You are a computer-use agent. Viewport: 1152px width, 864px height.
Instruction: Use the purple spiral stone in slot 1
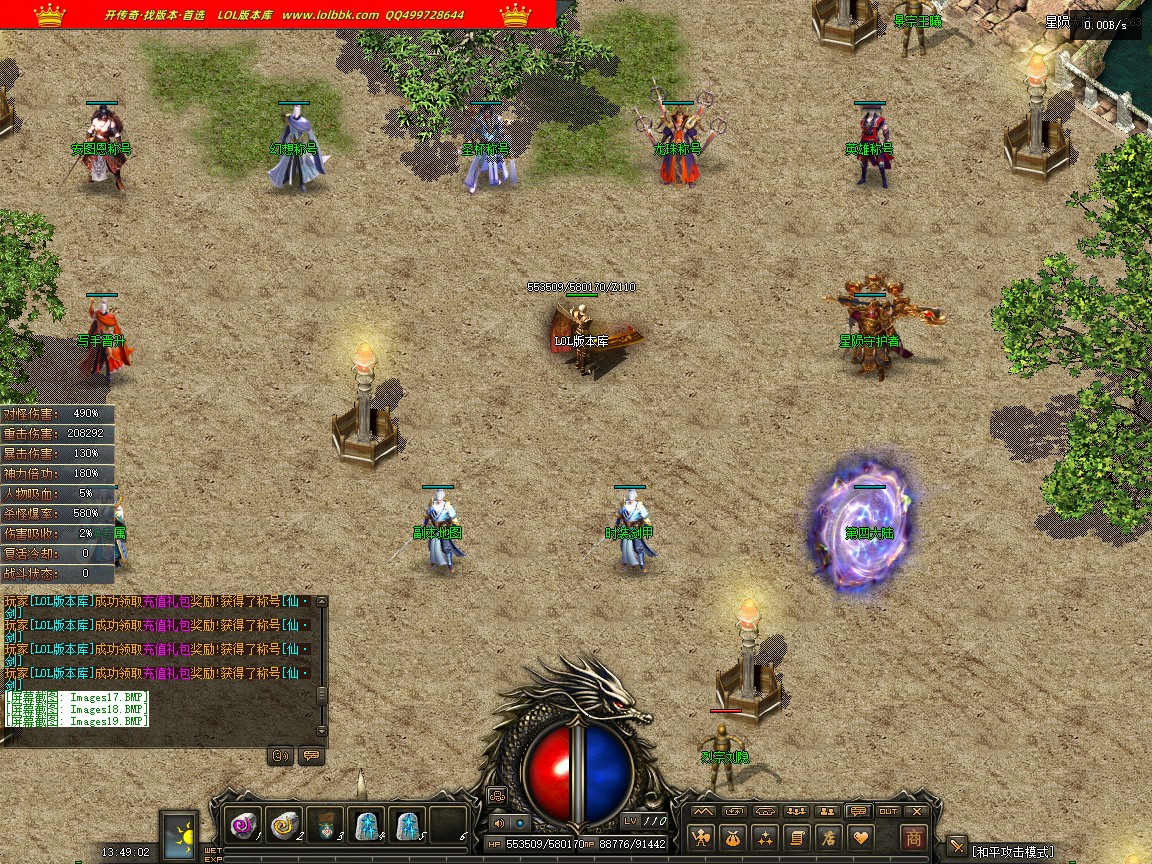click(x=244, y=824)
